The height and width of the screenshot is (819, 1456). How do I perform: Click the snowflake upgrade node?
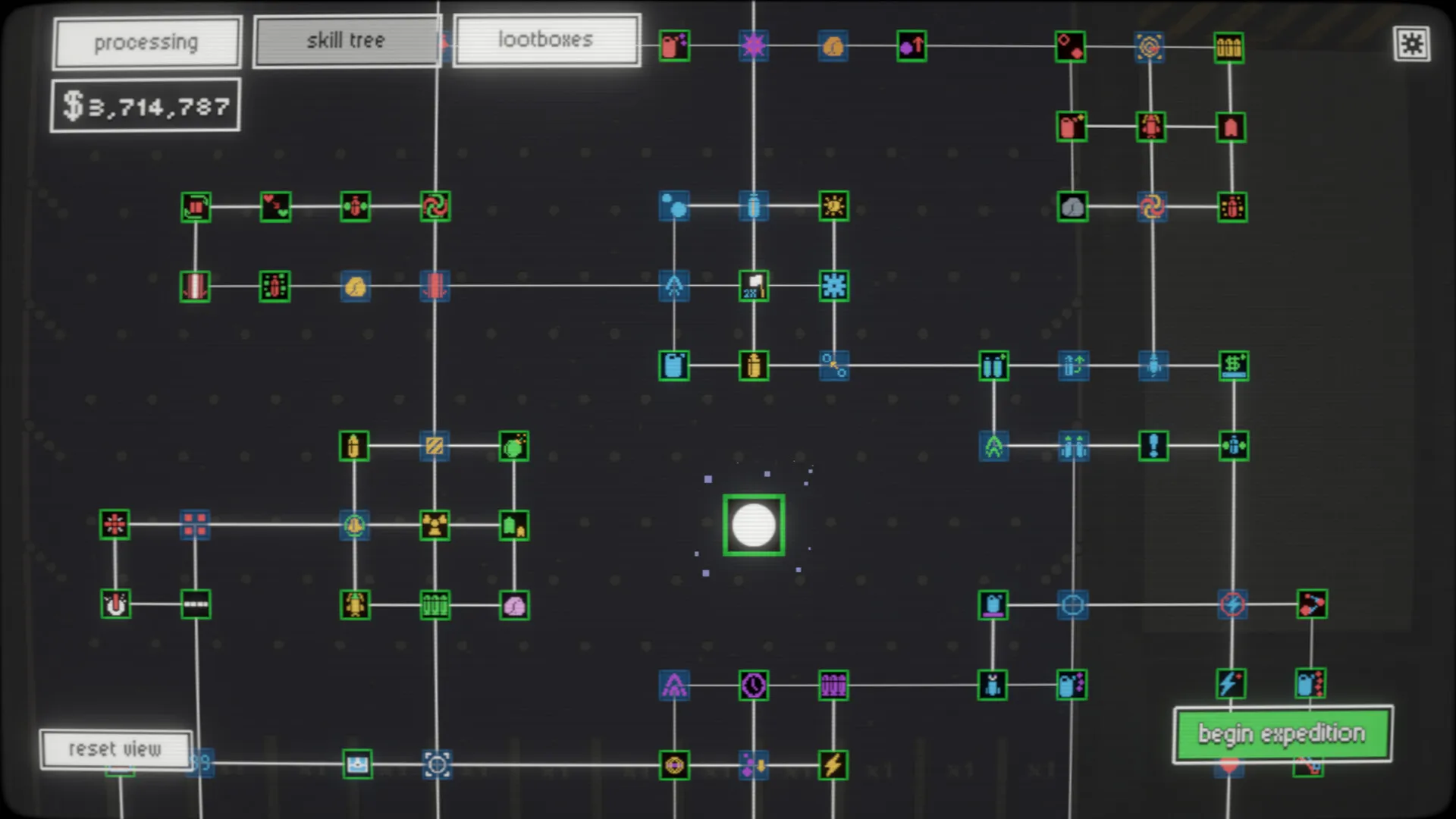(834, 287)
